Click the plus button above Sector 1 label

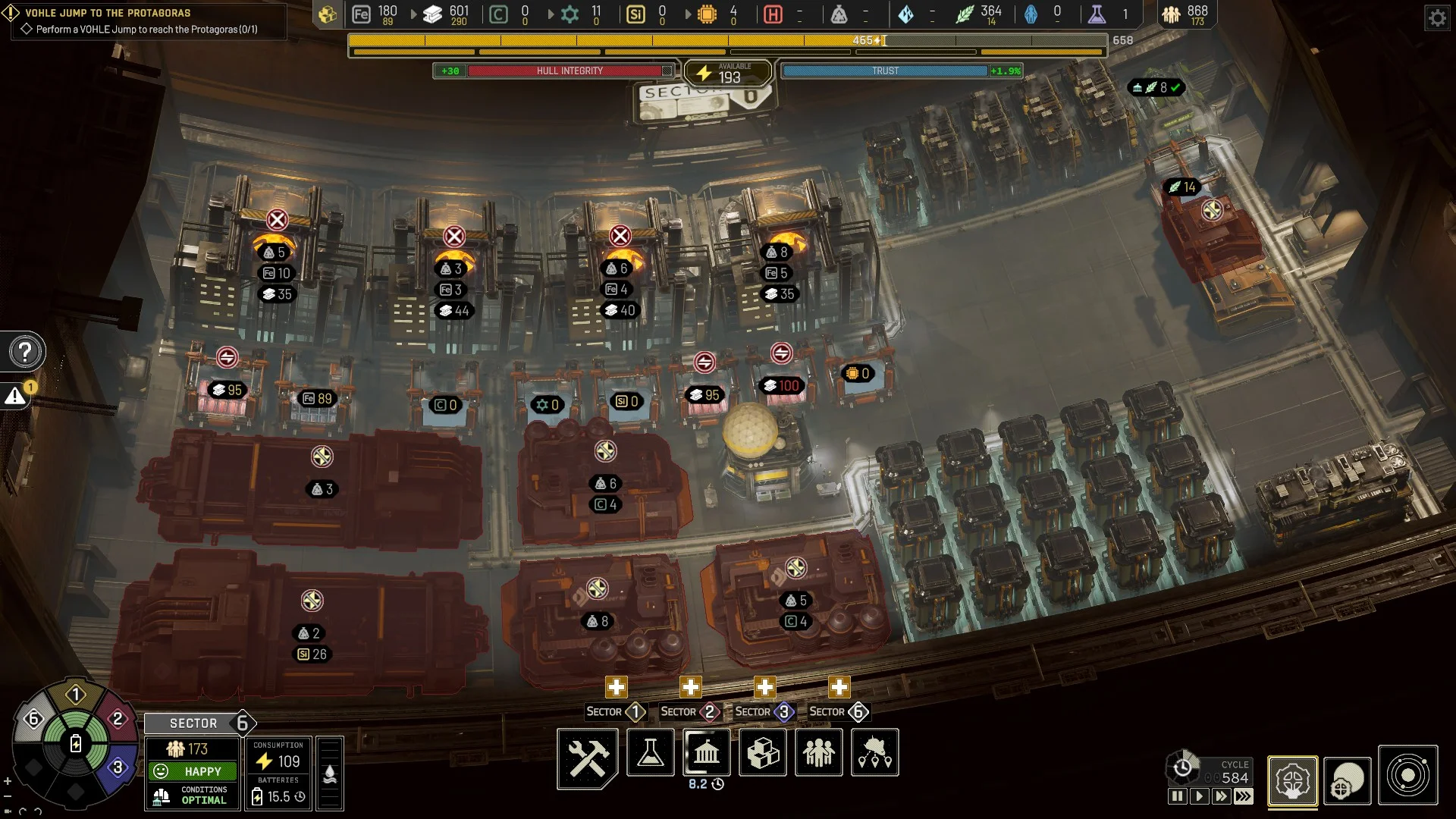point(616,688)
